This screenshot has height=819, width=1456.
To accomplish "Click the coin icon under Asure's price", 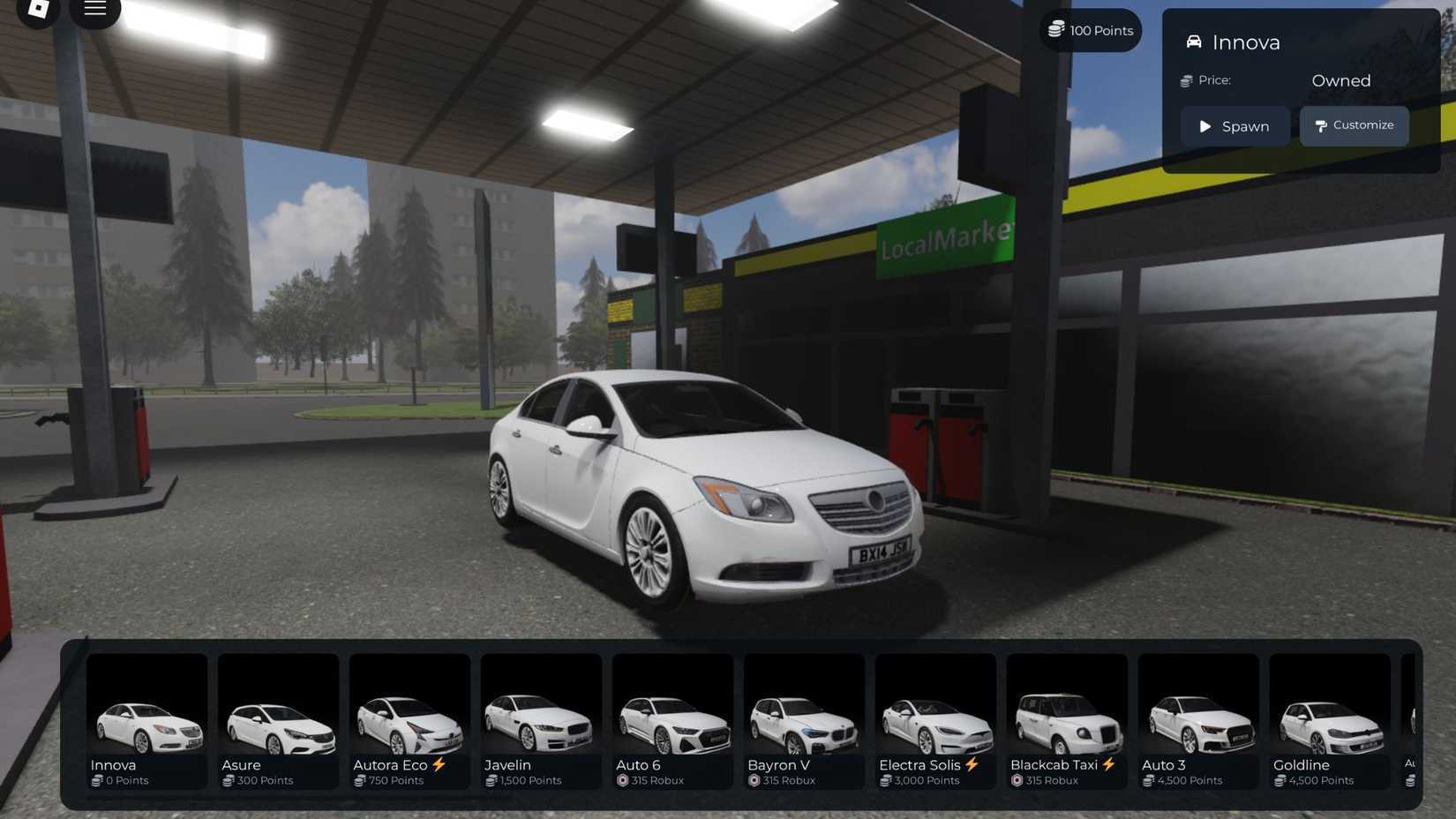I will 227,780.
